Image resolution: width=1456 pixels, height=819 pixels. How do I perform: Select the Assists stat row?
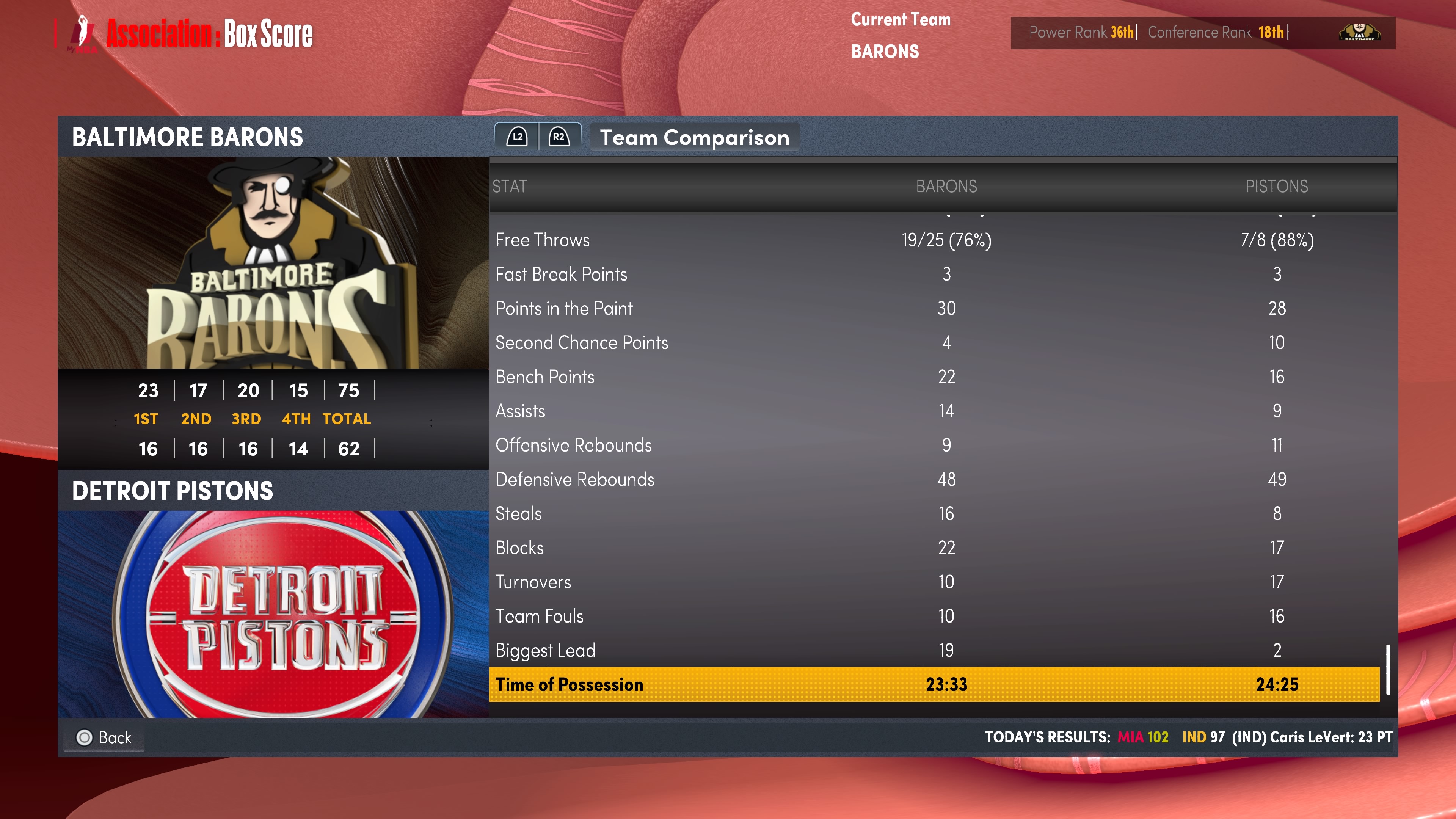click(x=934, y=411)
